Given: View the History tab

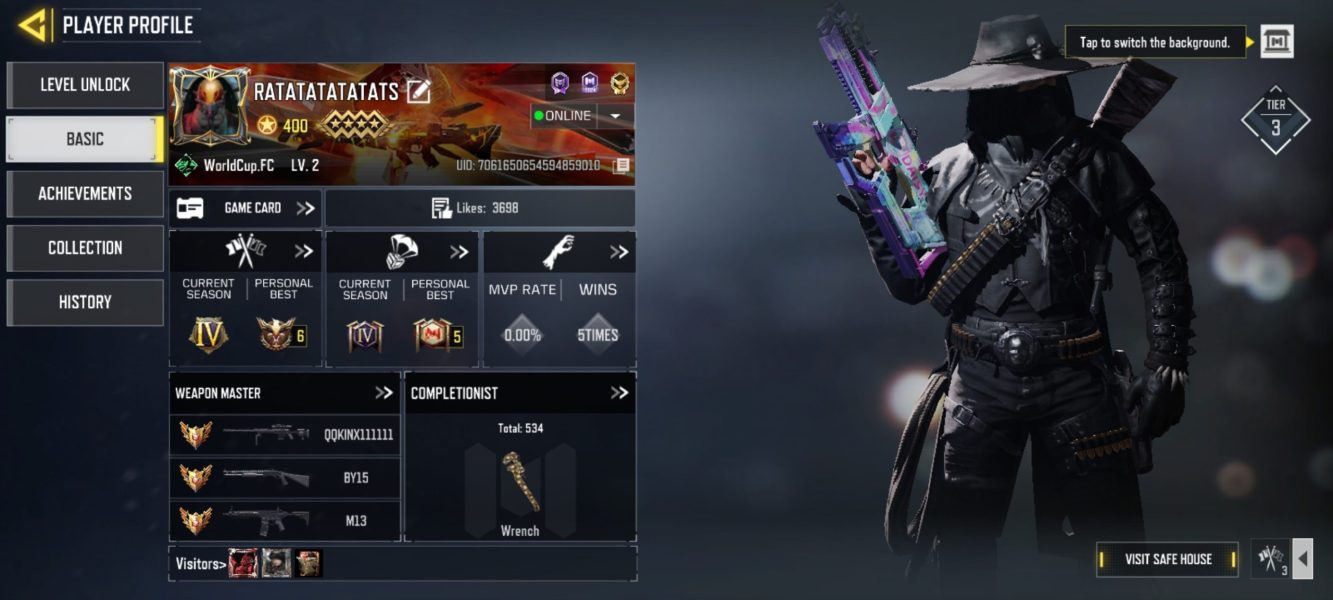Looking at the screenshot, I should click(85, 302).
